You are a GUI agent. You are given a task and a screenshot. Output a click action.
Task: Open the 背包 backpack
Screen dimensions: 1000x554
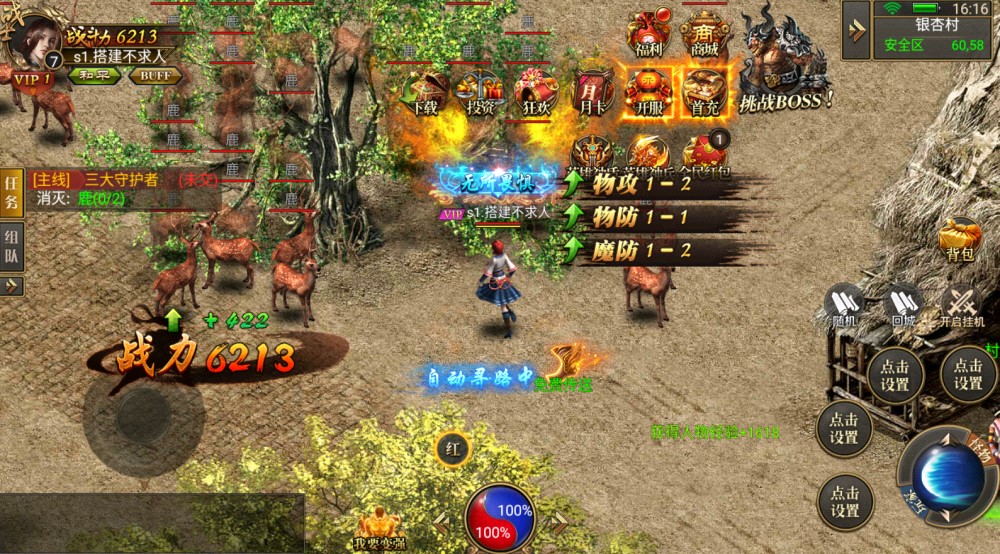[x=961, y=240]
